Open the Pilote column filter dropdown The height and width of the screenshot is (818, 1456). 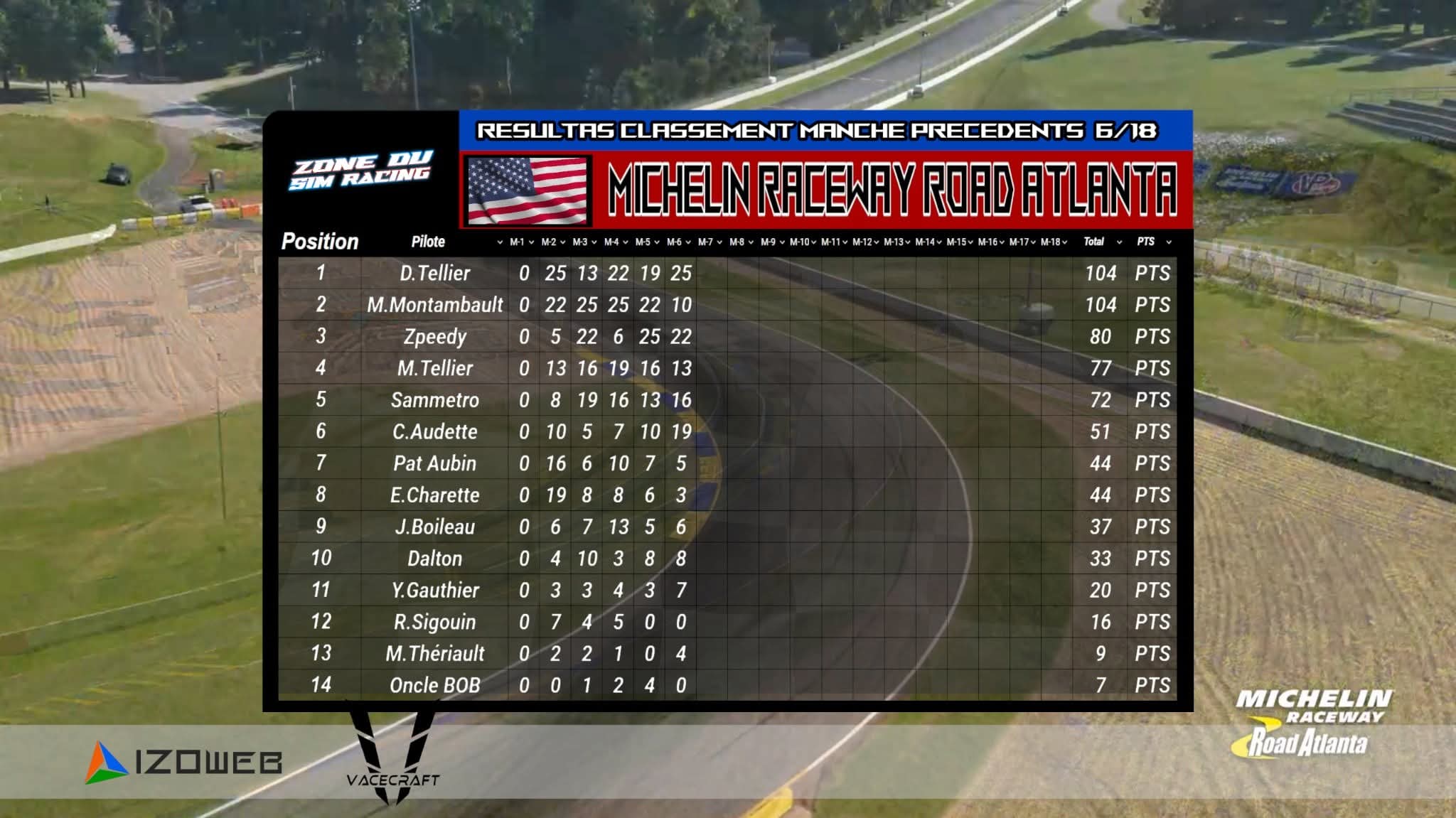tap(500, 242)
